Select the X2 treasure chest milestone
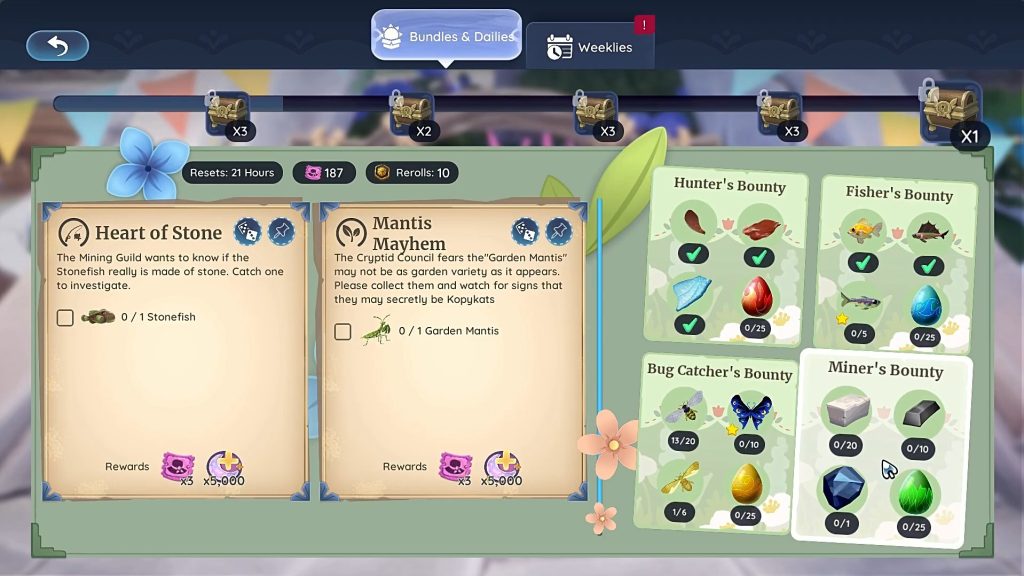The width and height of the screenshot is (1024, 576). 411,112
